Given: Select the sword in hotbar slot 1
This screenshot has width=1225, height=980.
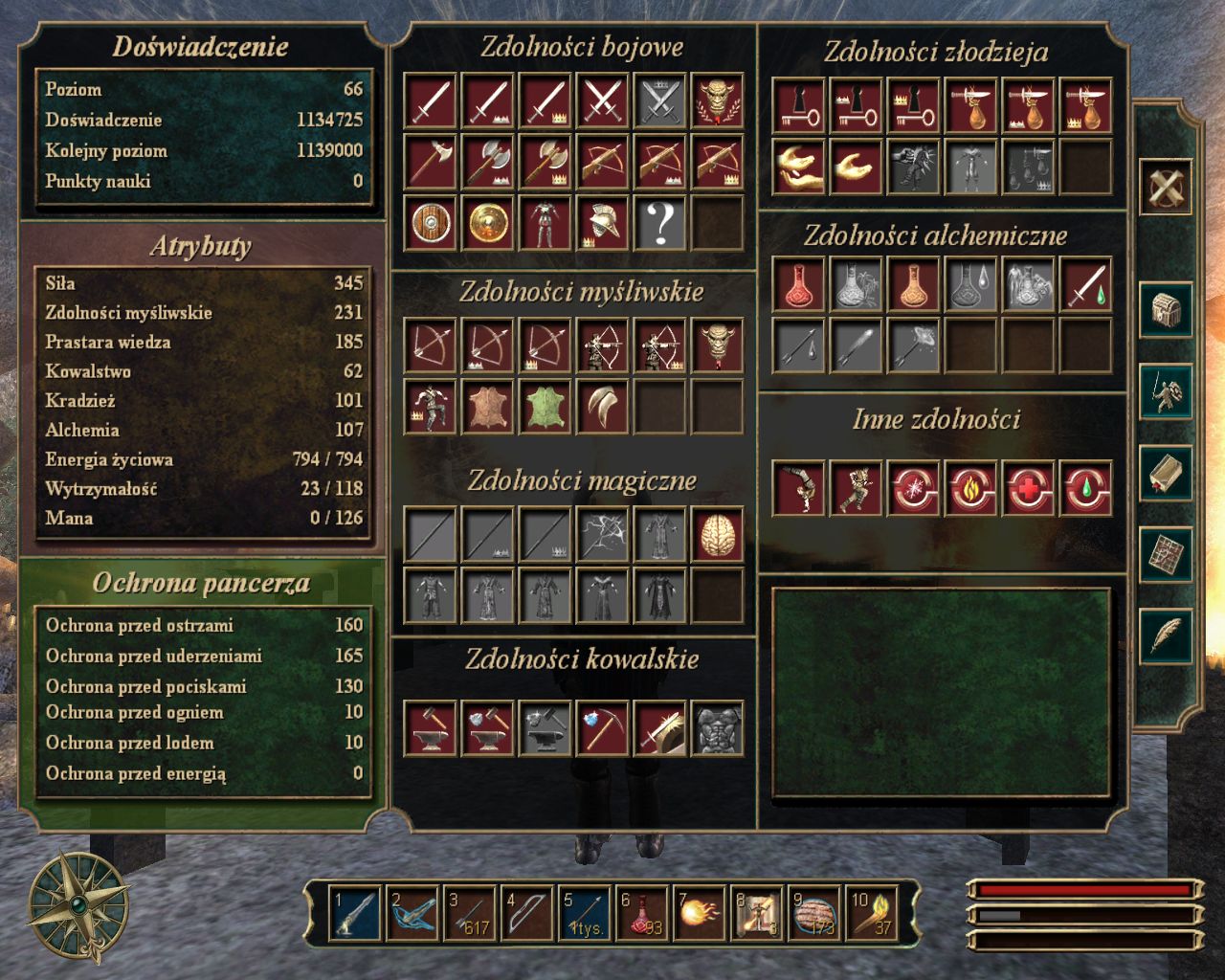Looking at the screenshot, I should pos(353,913).
